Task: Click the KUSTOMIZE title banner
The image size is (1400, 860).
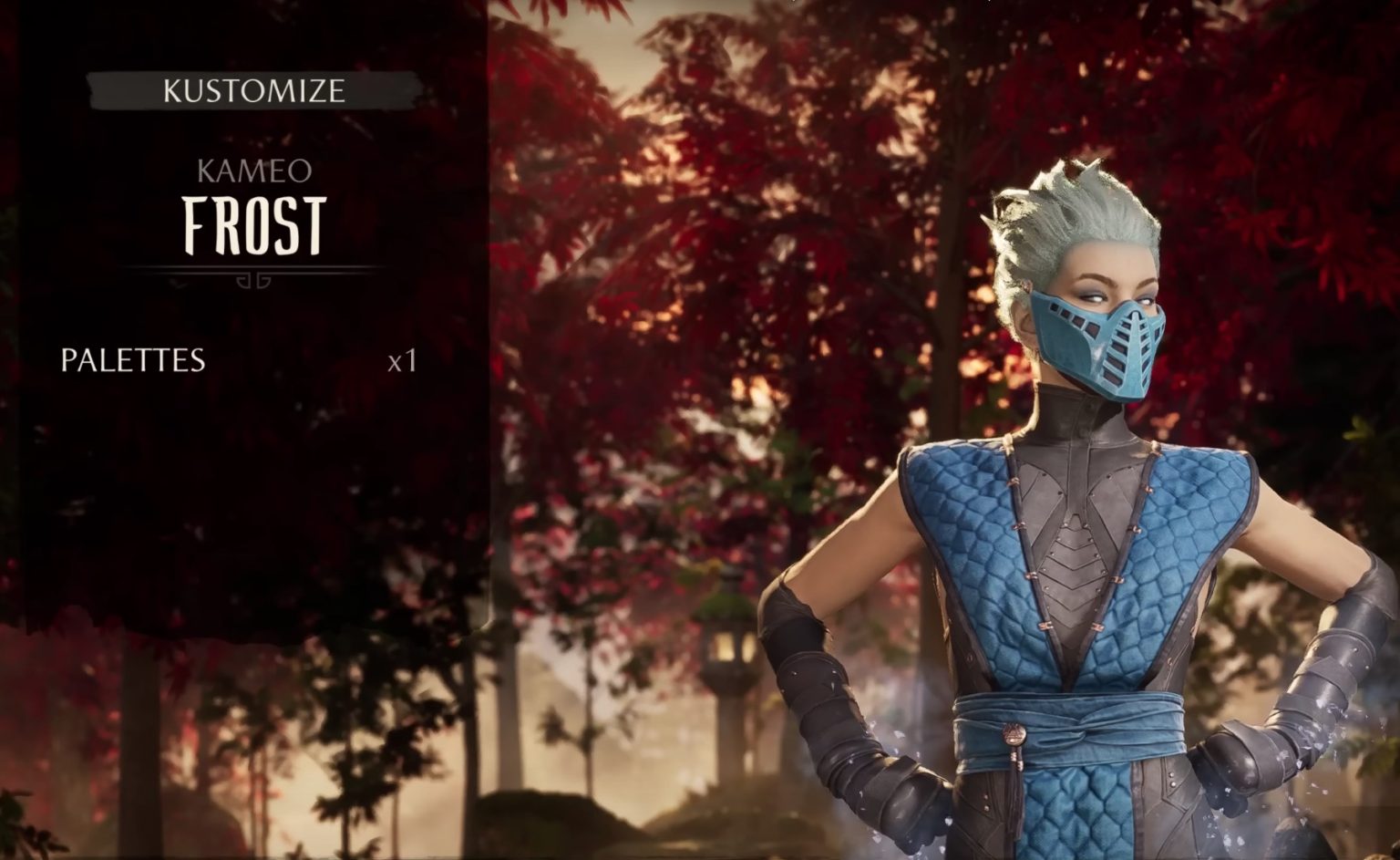Action: click(253, 89)
